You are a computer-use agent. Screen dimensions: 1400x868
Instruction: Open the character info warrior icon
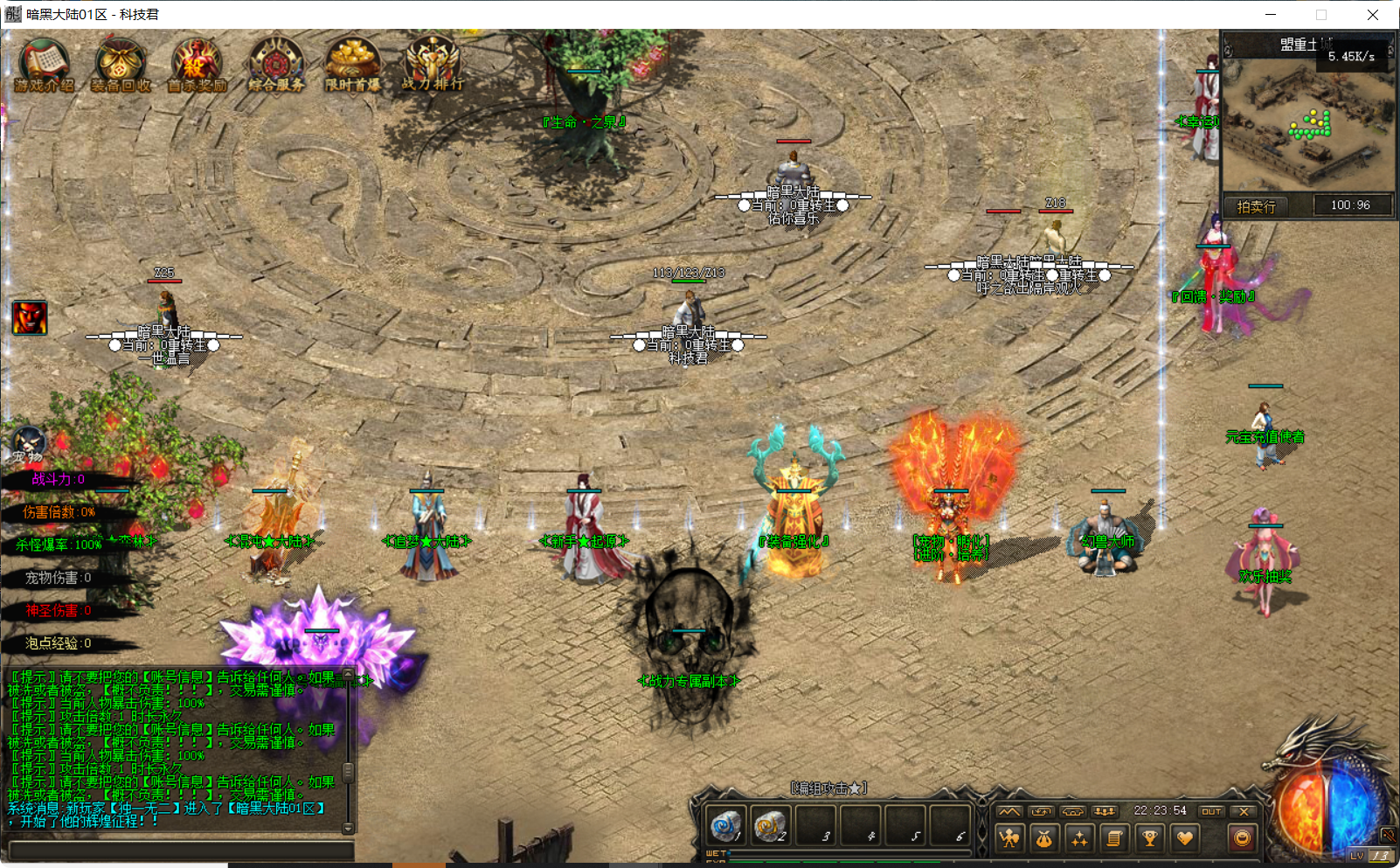pyautogui.click(x=1008, y=838)
